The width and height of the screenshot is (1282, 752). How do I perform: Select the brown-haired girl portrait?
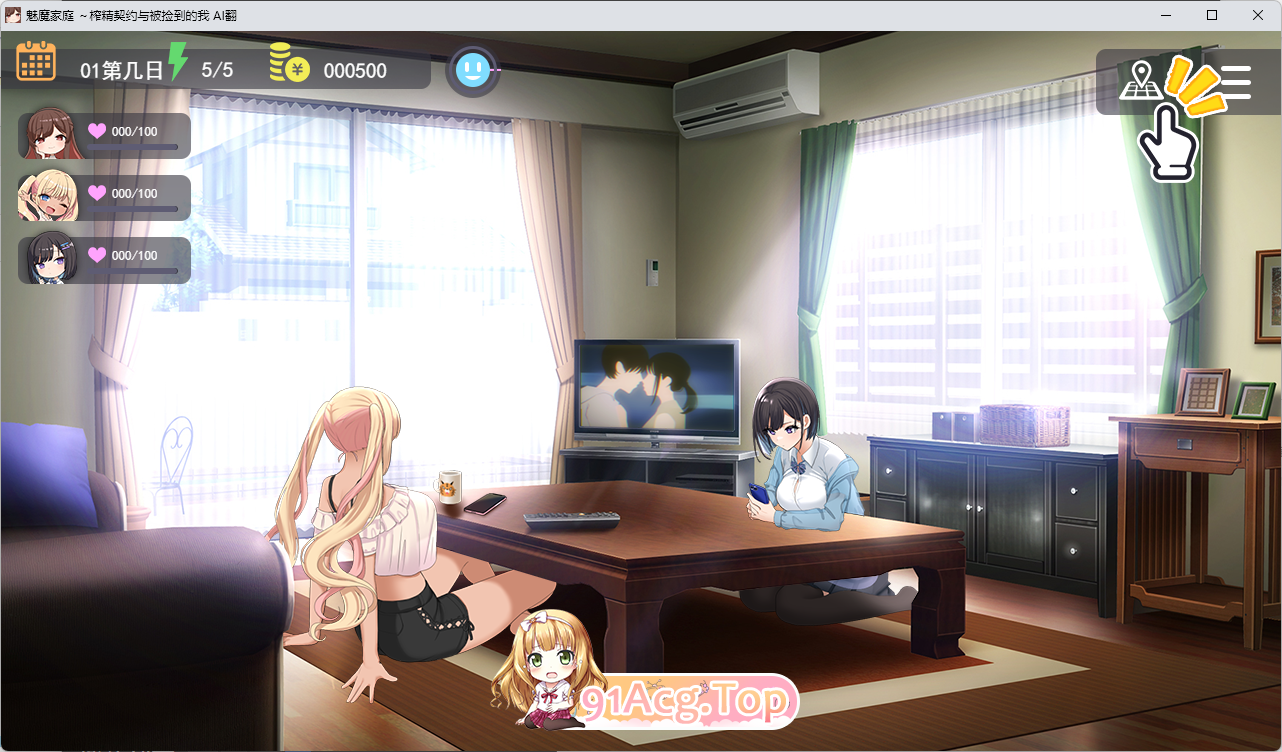pyautogui.click(x=47, y=135)
